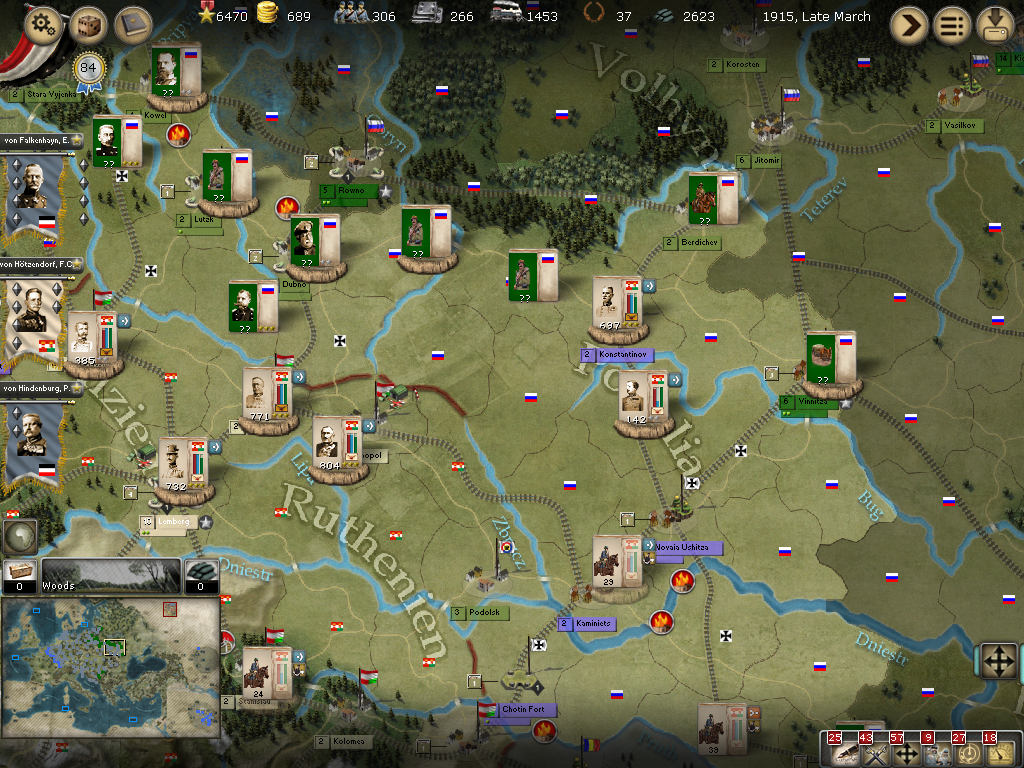Open the gear settings menu

click(42, 24)
